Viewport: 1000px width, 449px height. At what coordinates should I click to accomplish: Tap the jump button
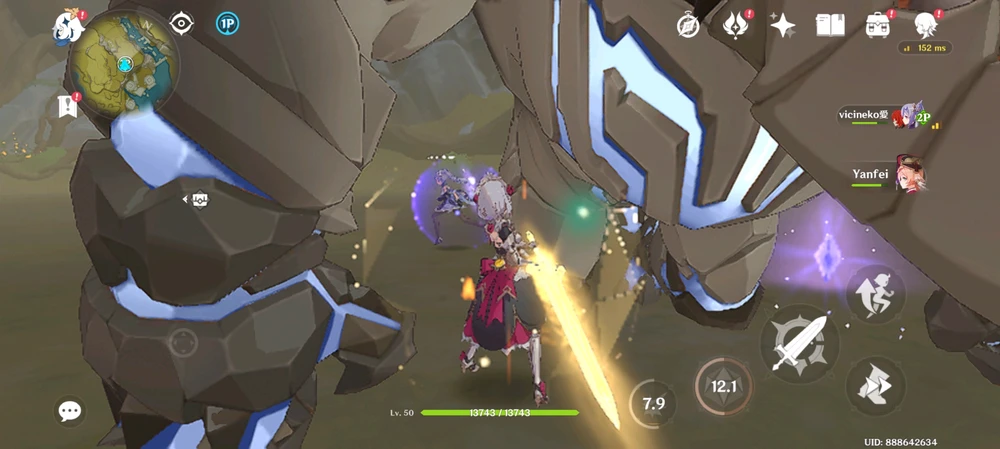coord(875,293)
